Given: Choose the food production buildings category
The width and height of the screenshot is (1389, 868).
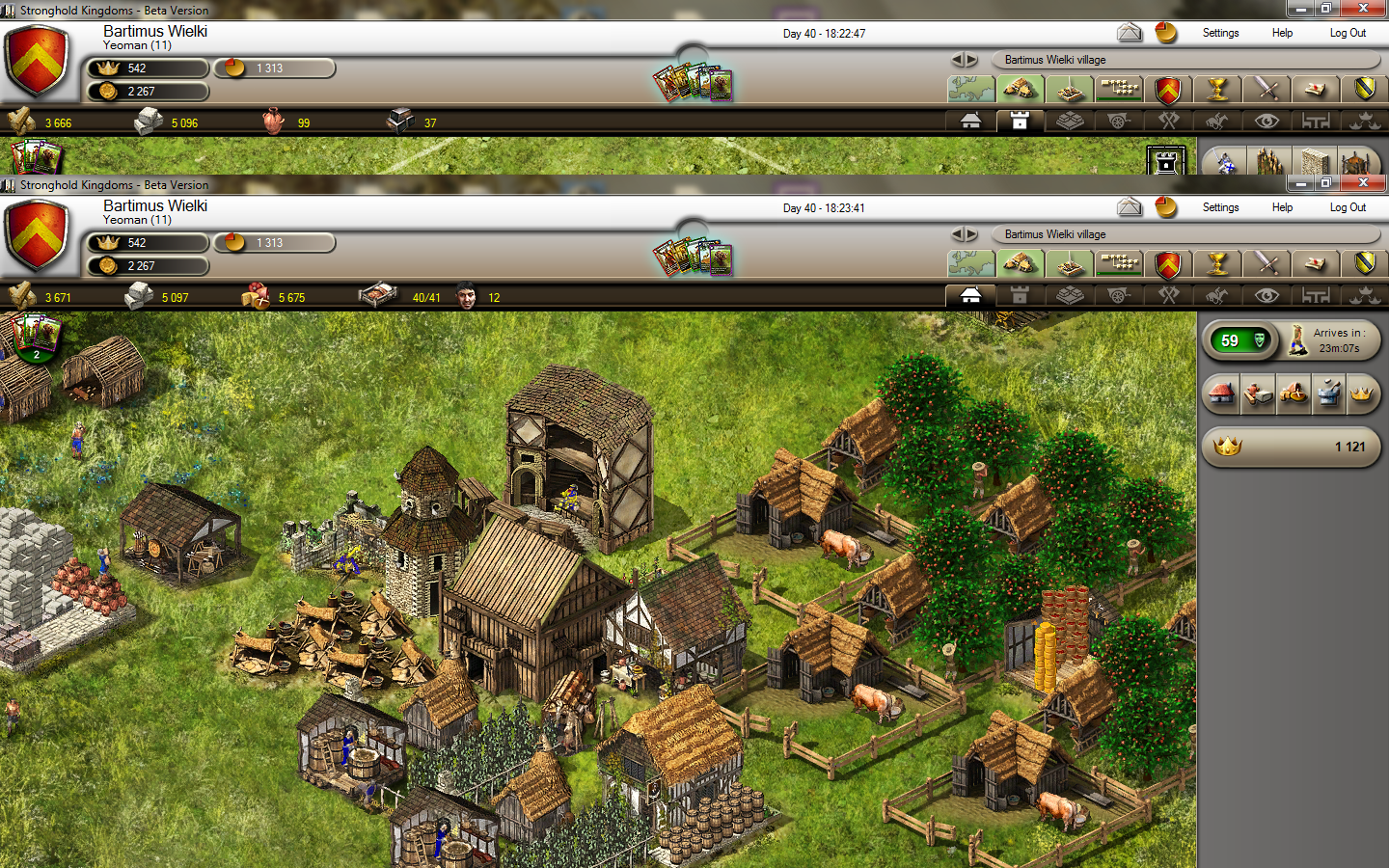Looking at the screenshot, I should [1294, 393].
